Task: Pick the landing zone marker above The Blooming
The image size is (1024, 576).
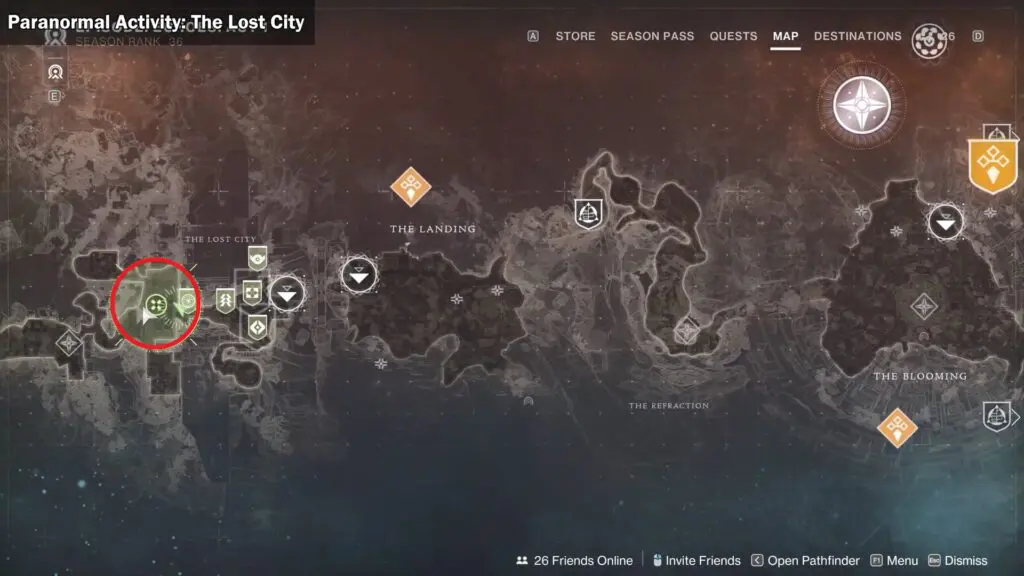Action: 945,221
